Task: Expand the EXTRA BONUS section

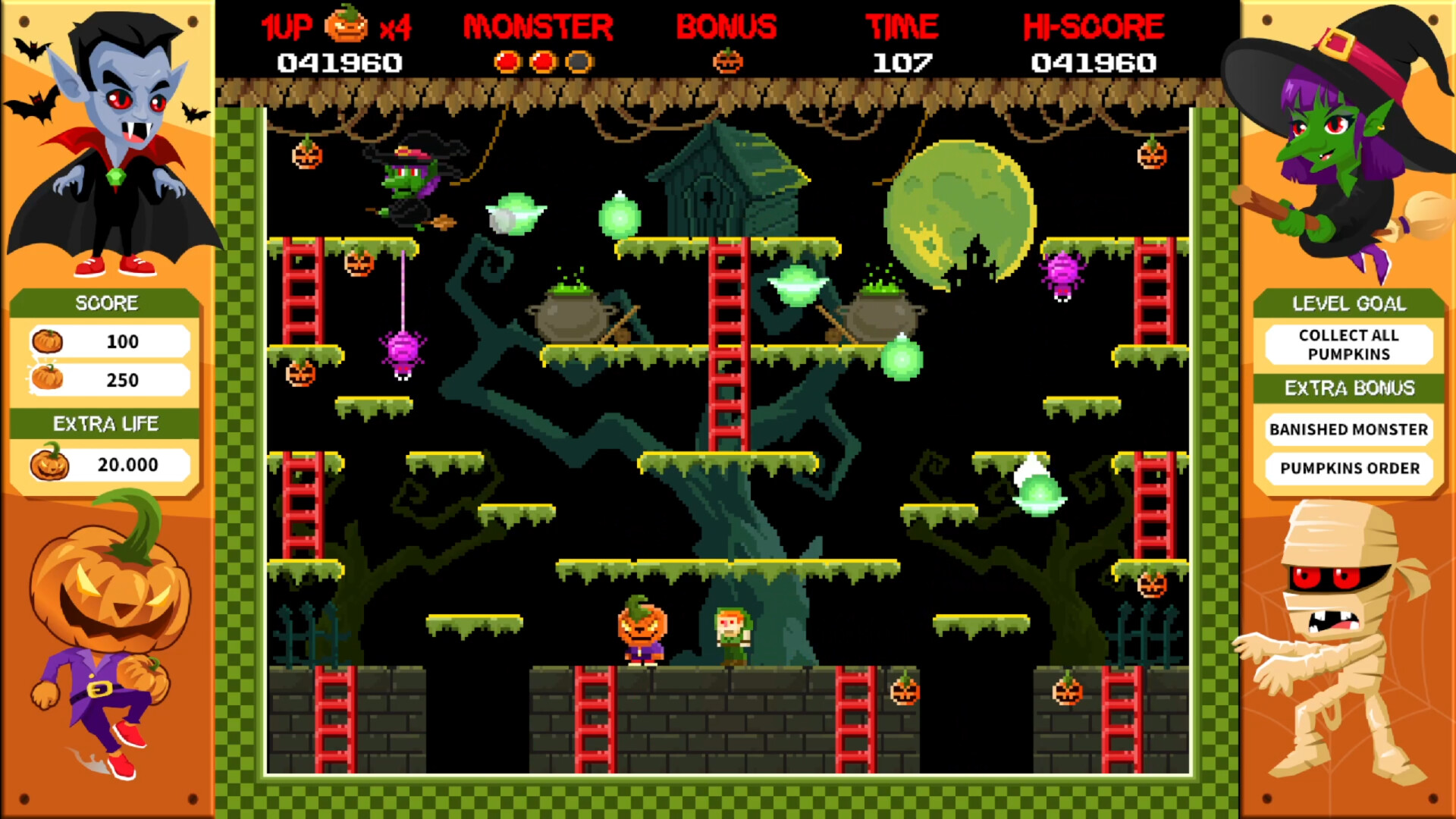Action: point(1349,388)
